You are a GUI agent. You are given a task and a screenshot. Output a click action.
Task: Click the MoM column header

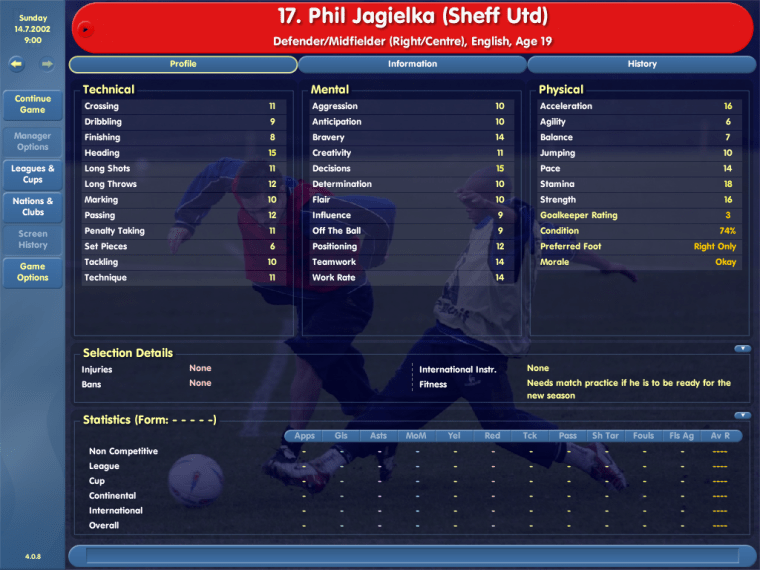click(416, 436)
